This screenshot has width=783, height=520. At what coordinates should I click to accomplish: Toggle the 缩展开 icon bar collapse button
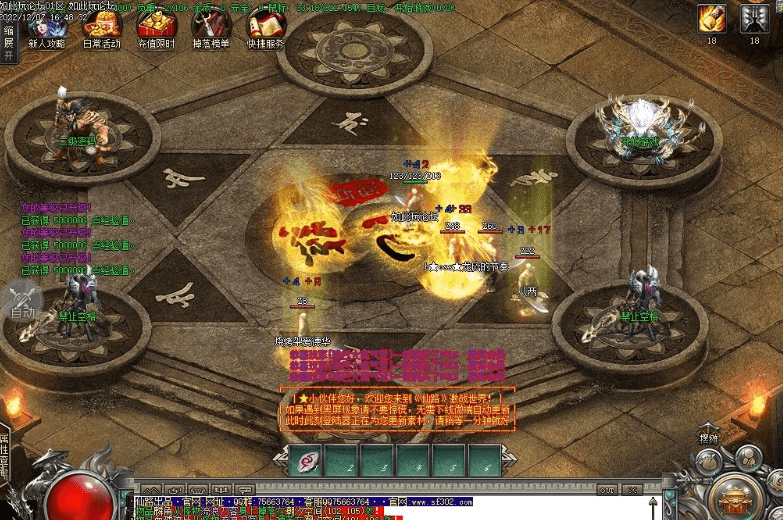(9, 43)
